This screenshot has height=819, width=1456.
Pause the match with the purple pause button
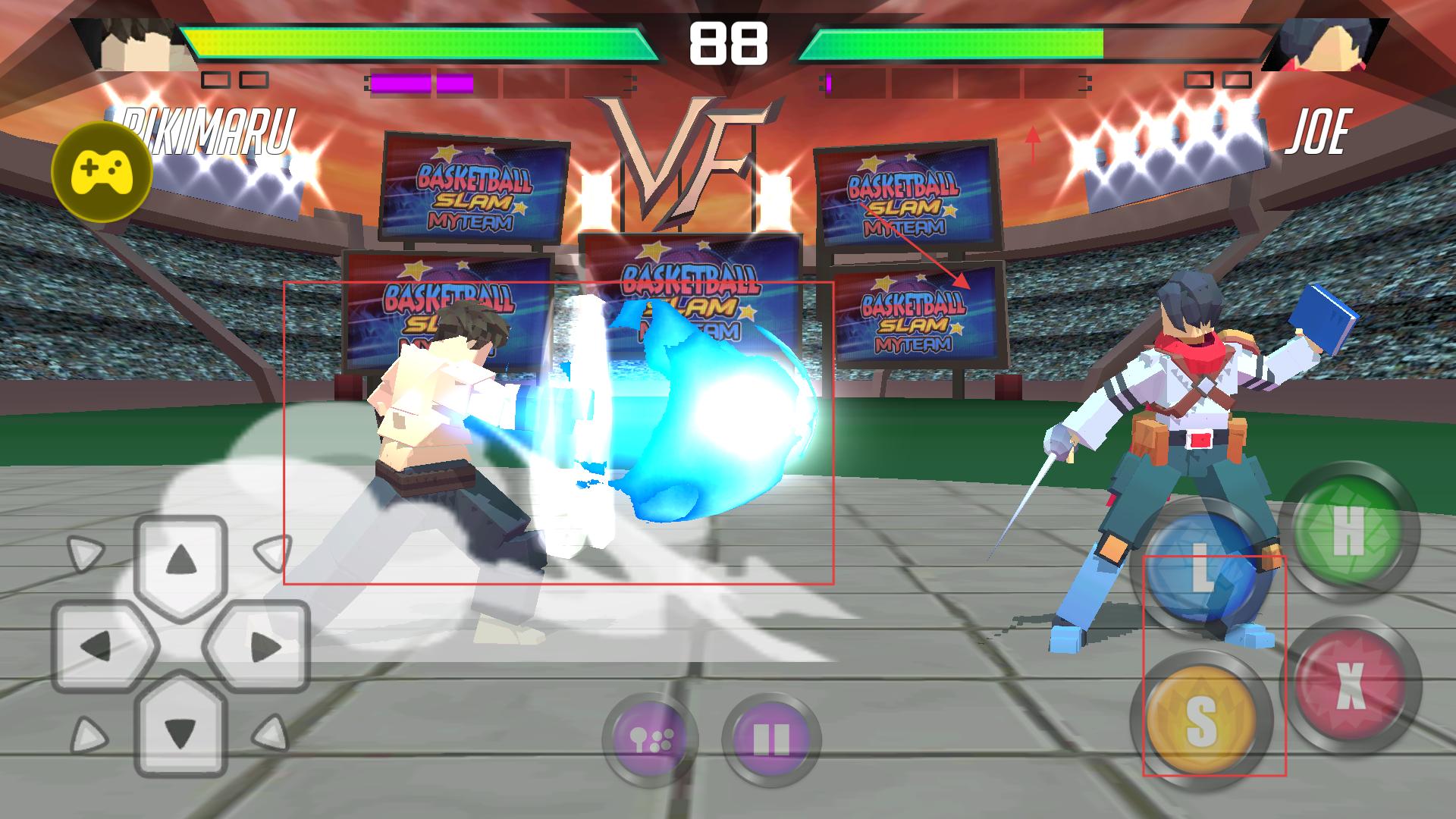coord(771,739)
